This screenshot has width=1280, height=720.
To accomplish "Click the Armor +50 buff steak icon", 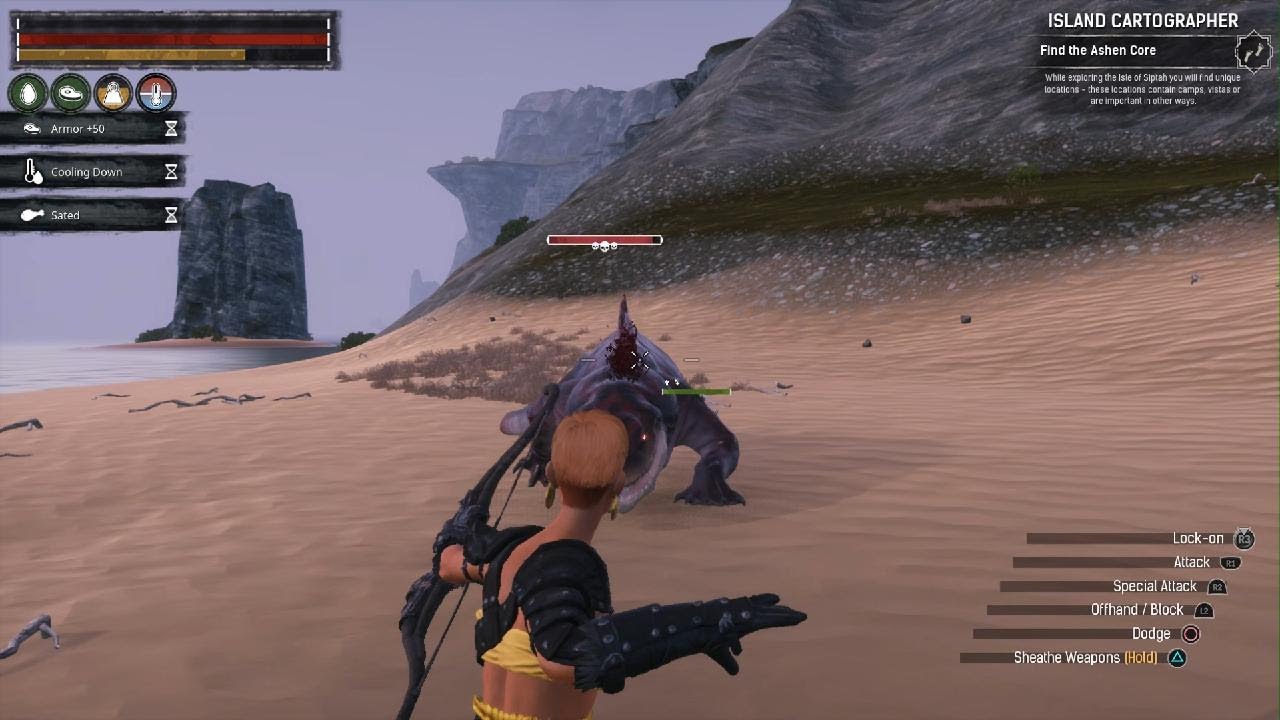I will coord(30,128).
